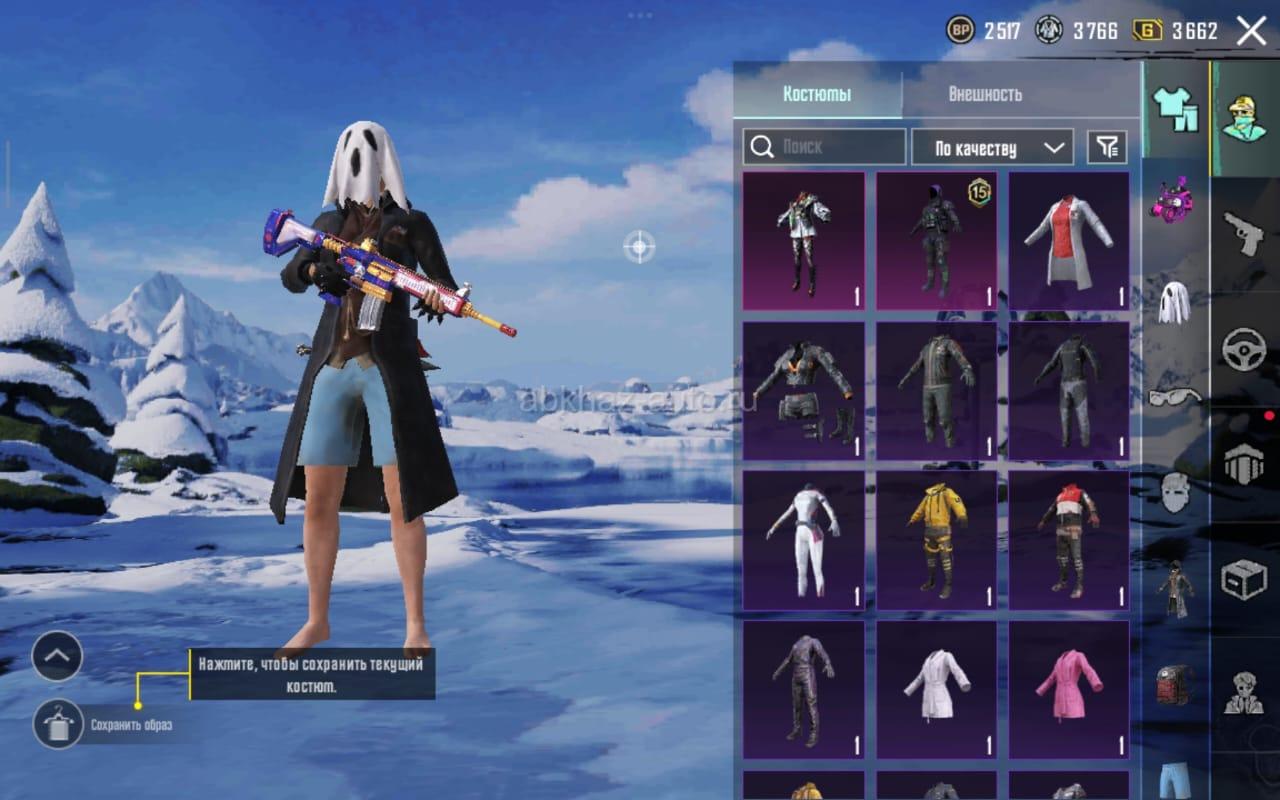Click the round up-arrow expand button
Image resolution: width=1280 pixels, height=800 pixels.
[x=57, y=656]
